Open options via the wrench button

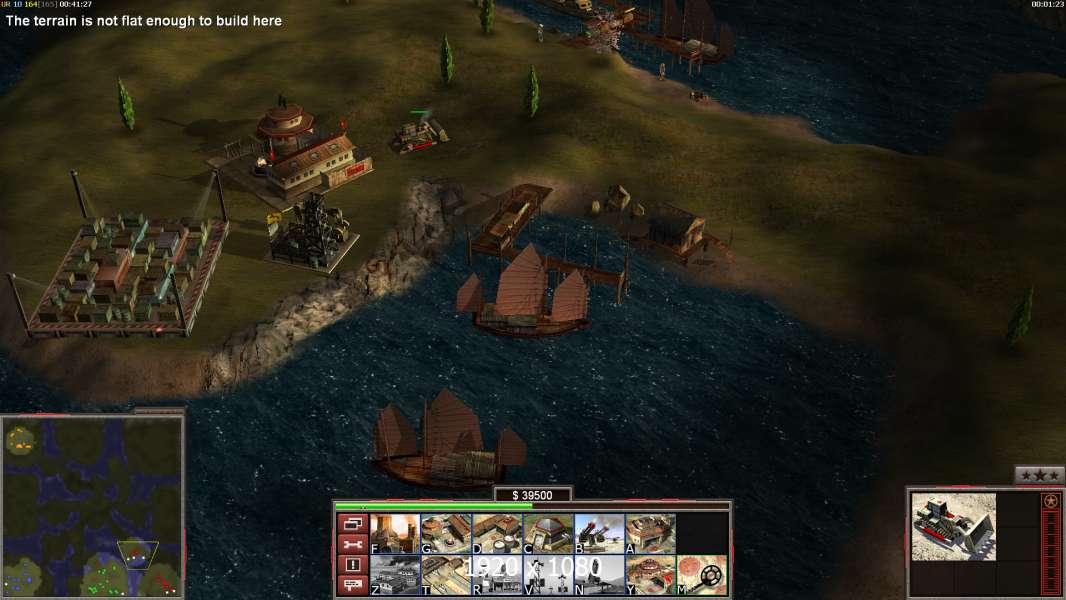click(352, 544)
